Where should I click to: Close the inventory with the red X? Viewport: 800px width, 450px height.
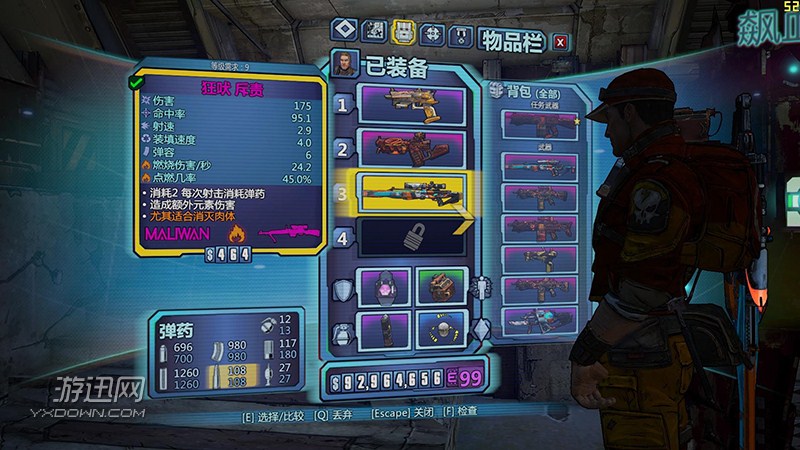pyautogui.click(x=560, y=41)
